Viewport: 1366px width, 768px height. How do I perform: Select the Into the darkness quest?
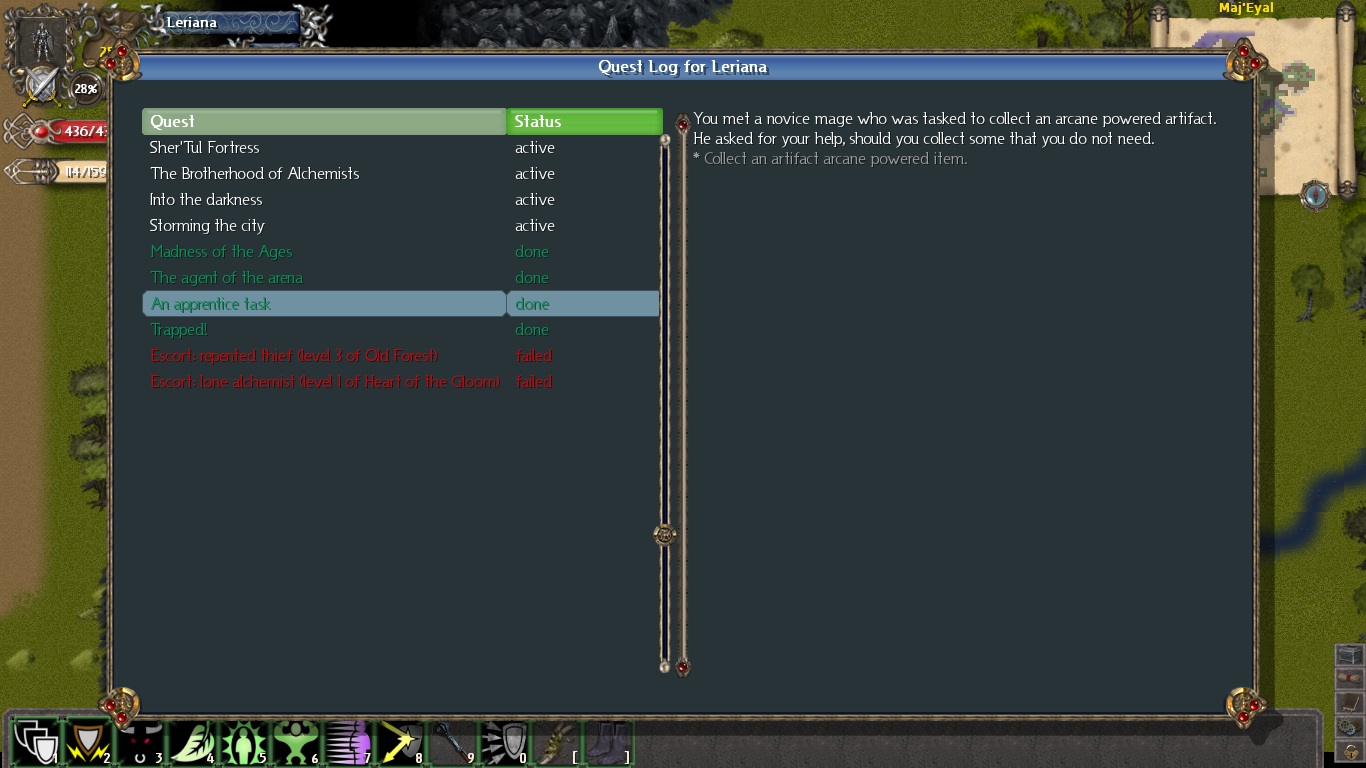point(206,200)
